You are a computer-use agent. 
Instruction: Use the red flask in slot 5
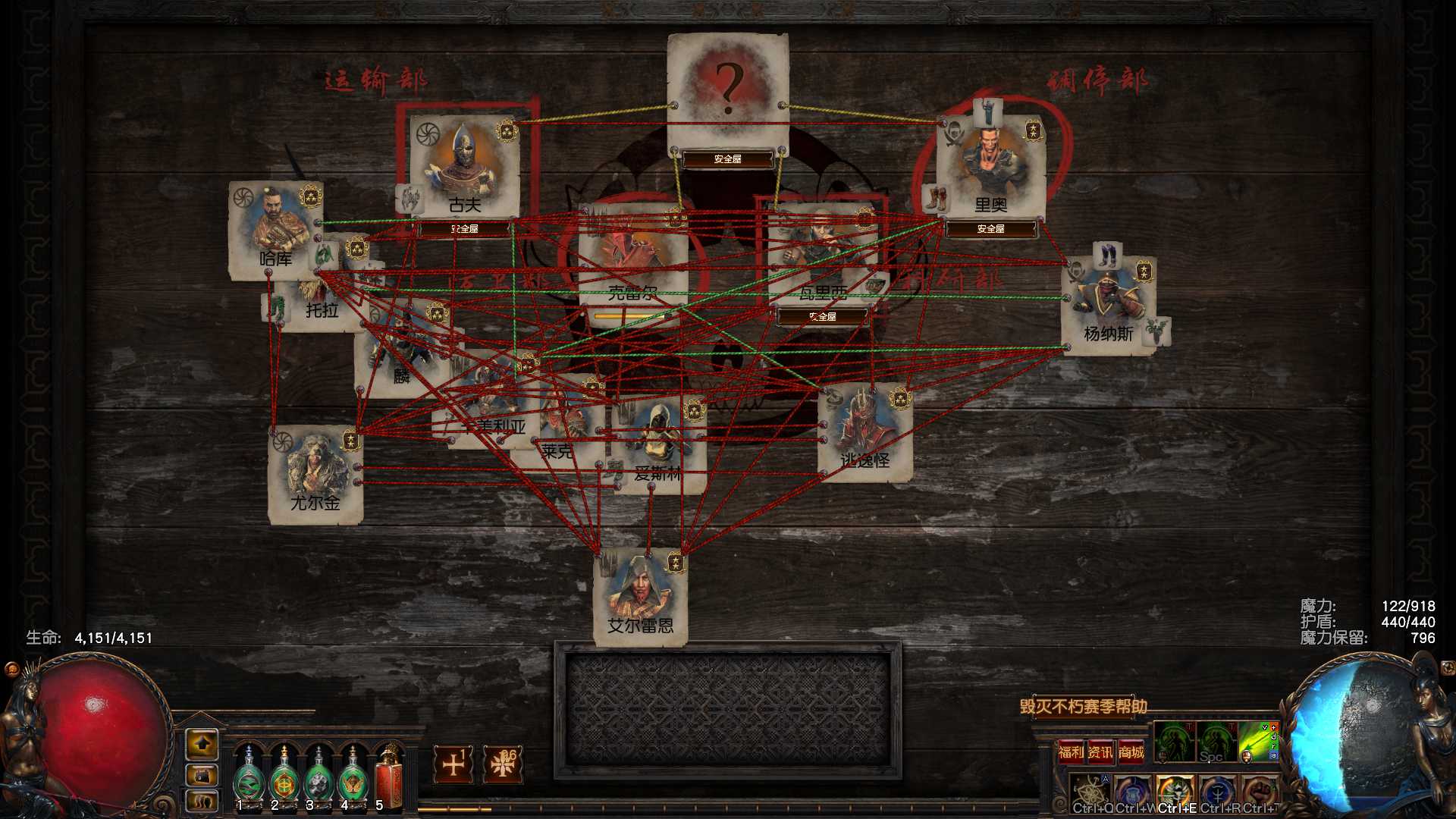point(388,777)
